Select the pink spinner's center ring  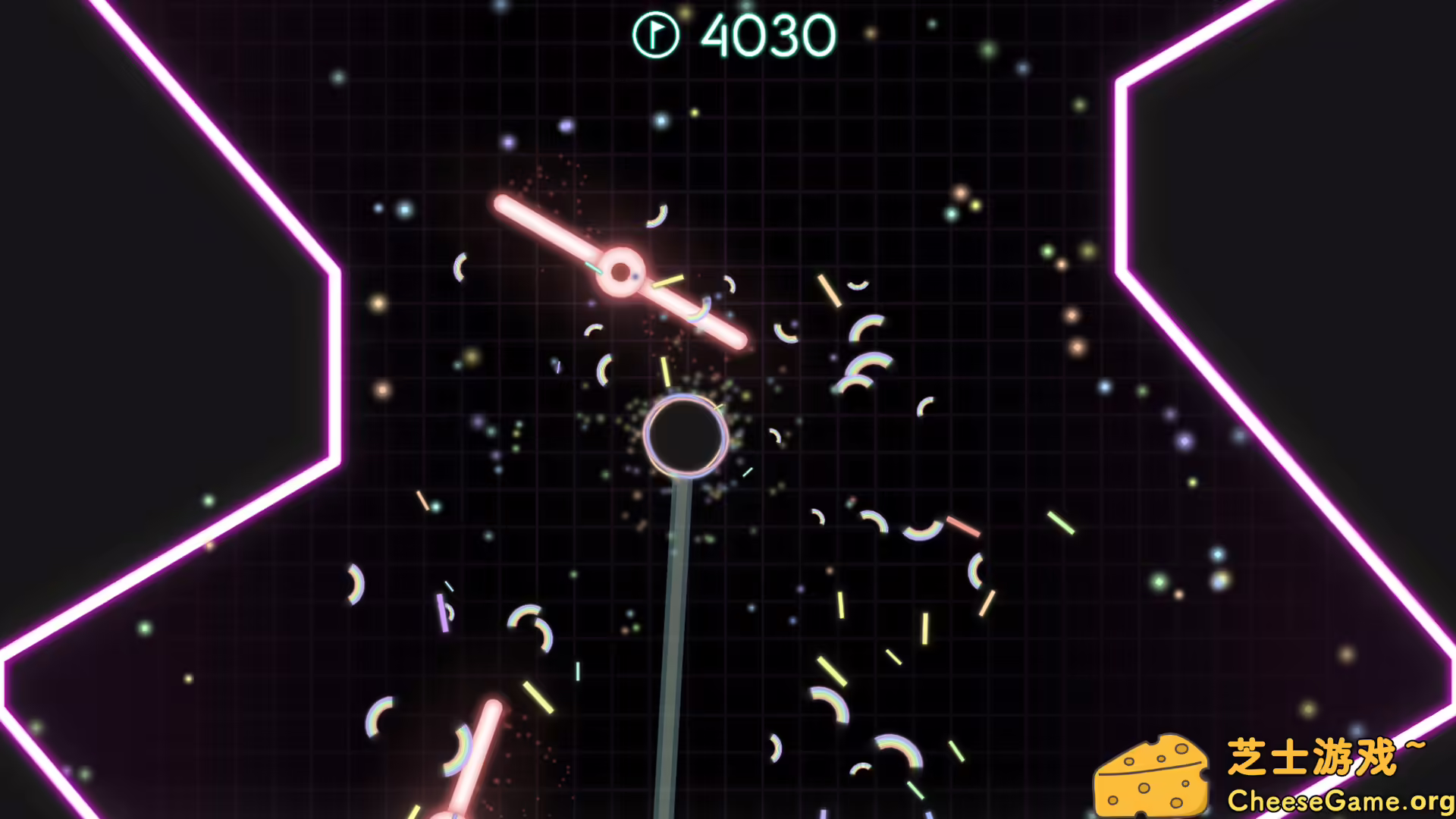coord(620,271)
